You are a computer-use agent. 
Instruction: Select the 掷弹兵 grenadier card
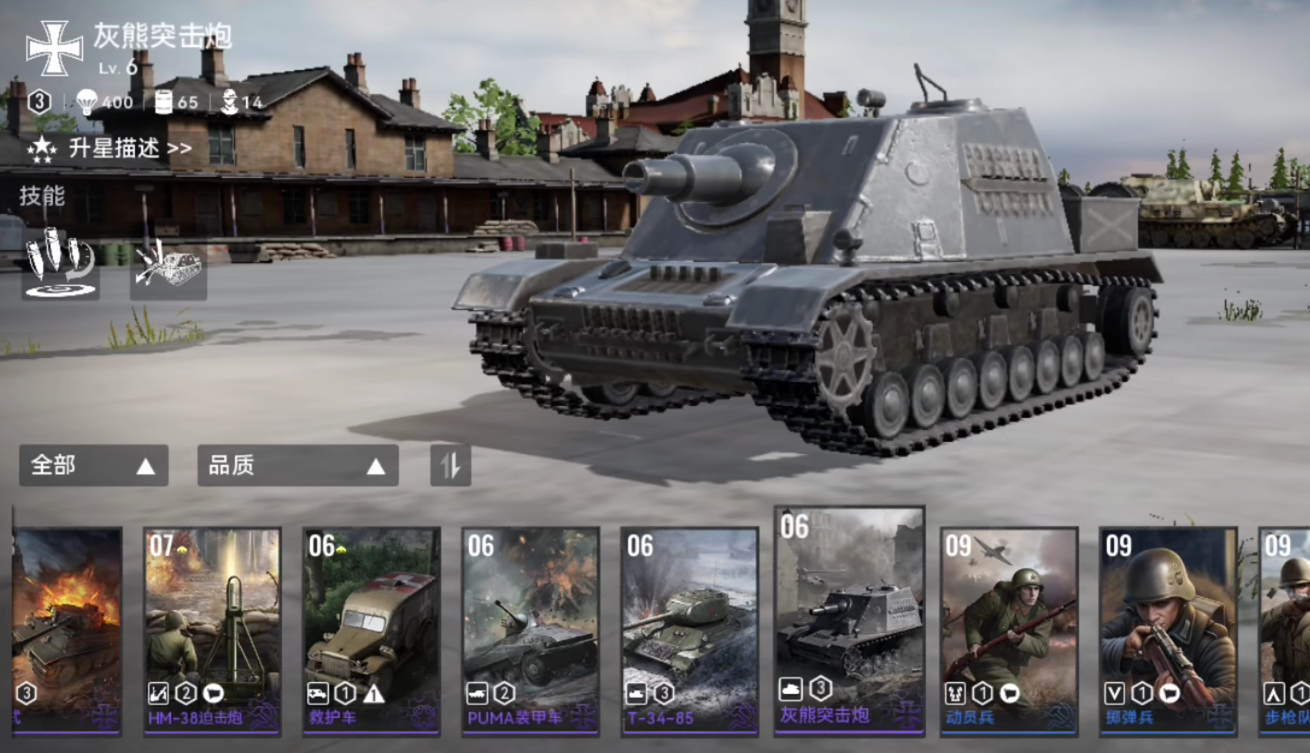click(1168, 630)
